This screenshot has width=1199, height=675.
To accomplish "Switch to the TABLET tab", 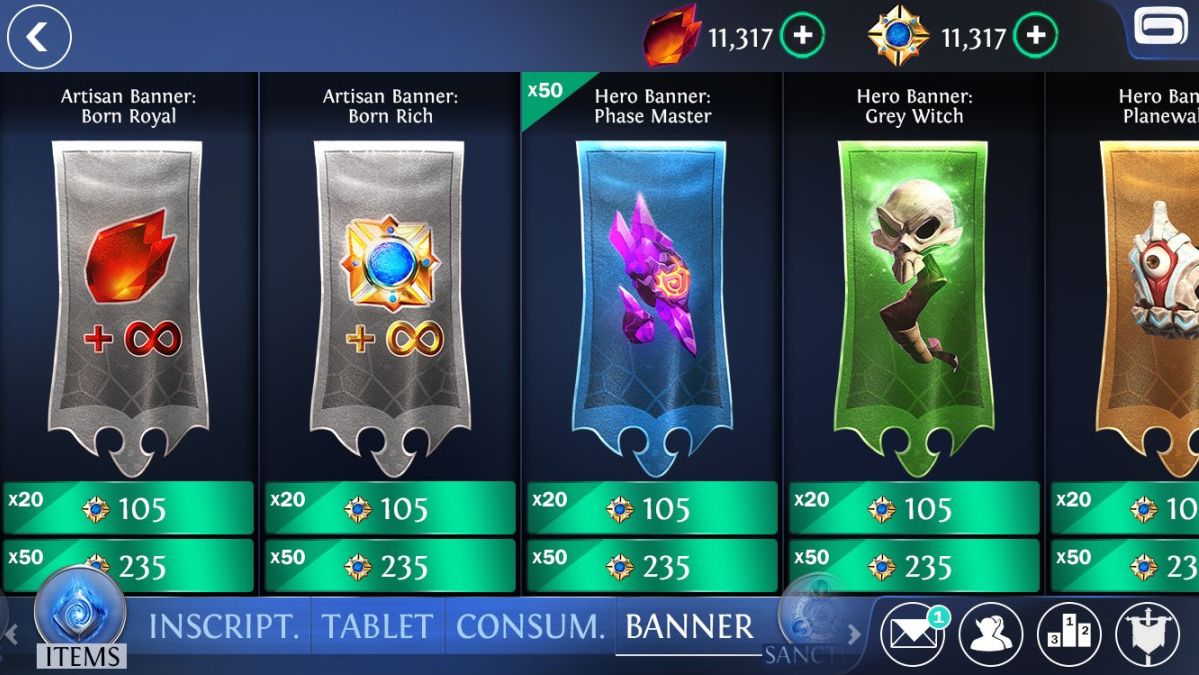I will (377, 627).
